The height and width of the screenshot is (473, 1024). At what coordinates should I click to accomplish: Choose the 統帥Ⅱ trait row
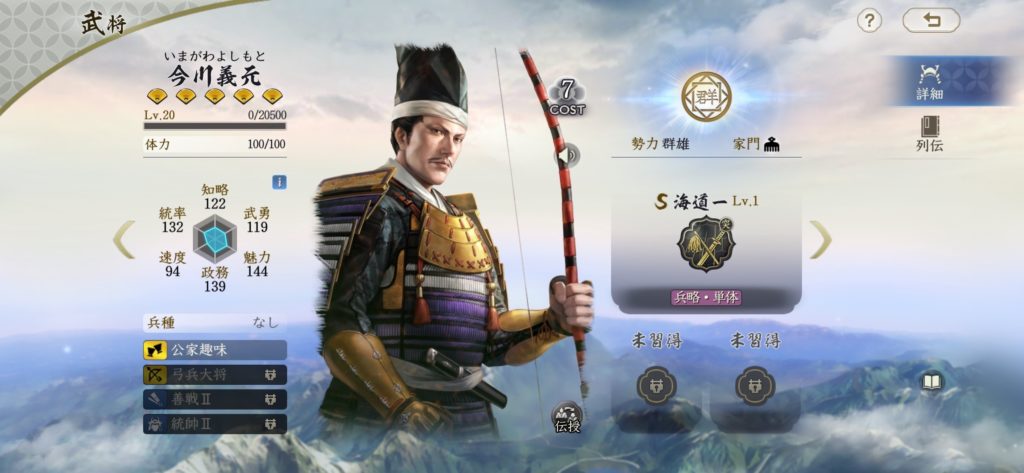pyautogui.click(x=215, y=424)
